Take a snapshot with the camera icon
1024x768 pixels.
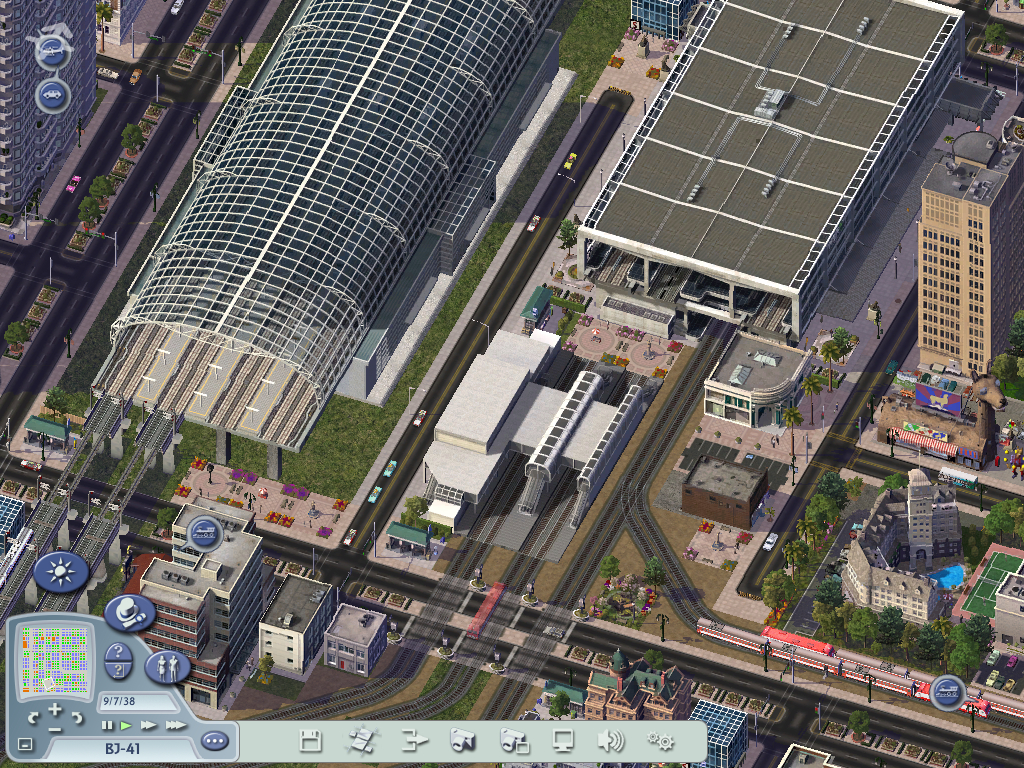(462, 741)
